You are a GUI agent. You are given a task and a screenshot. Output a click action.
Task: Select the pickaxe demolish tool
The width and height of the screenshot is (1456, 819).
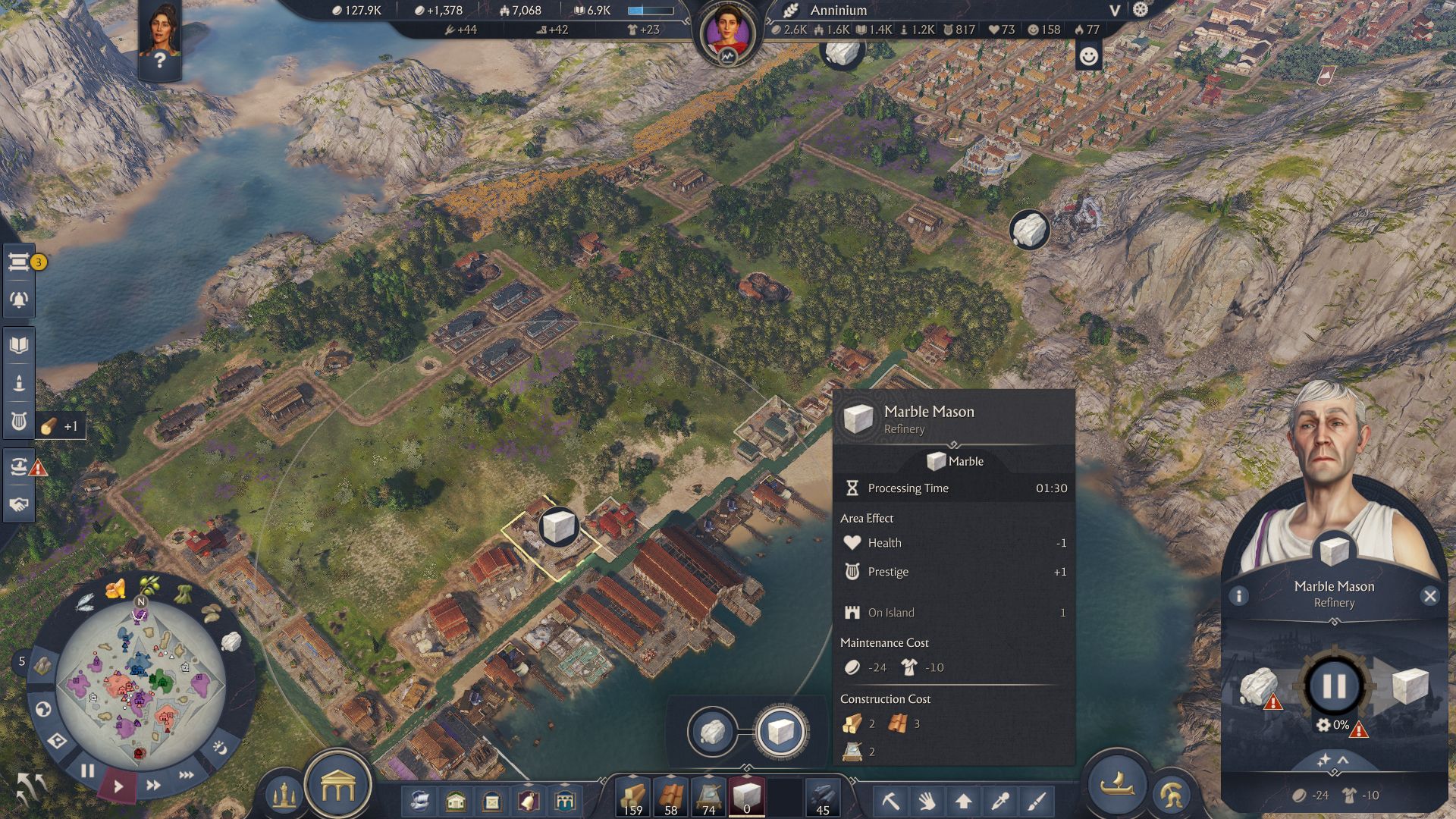[890, 801]
